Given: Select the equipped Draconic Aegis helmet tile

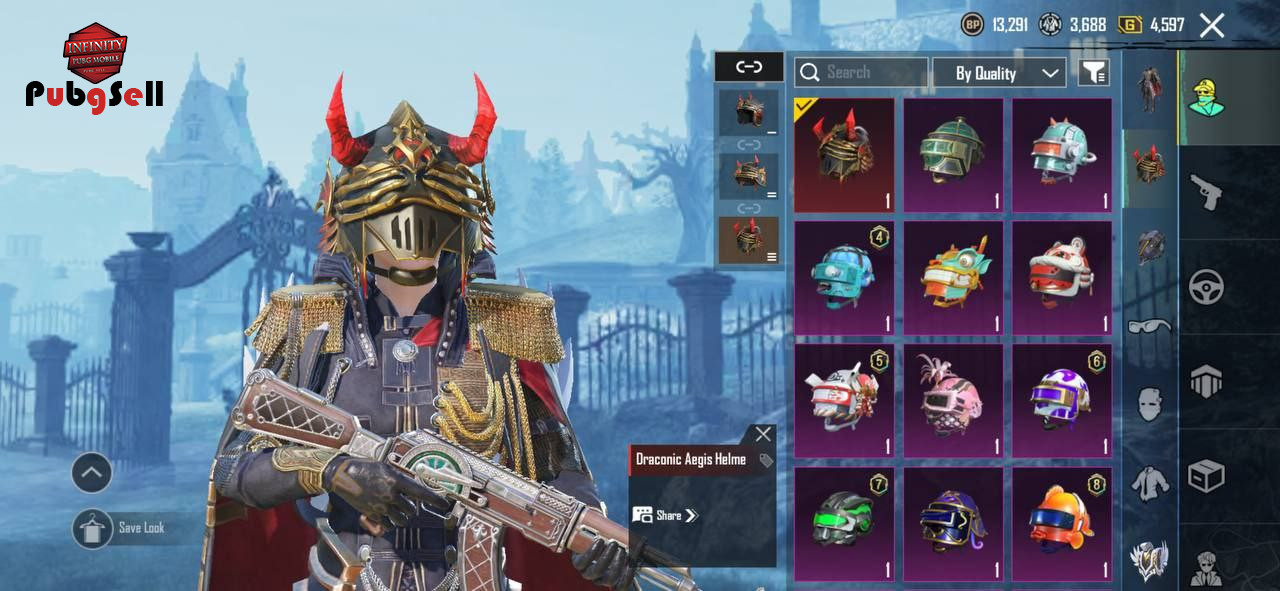Looking at the screenshot, I should [844, 155].
